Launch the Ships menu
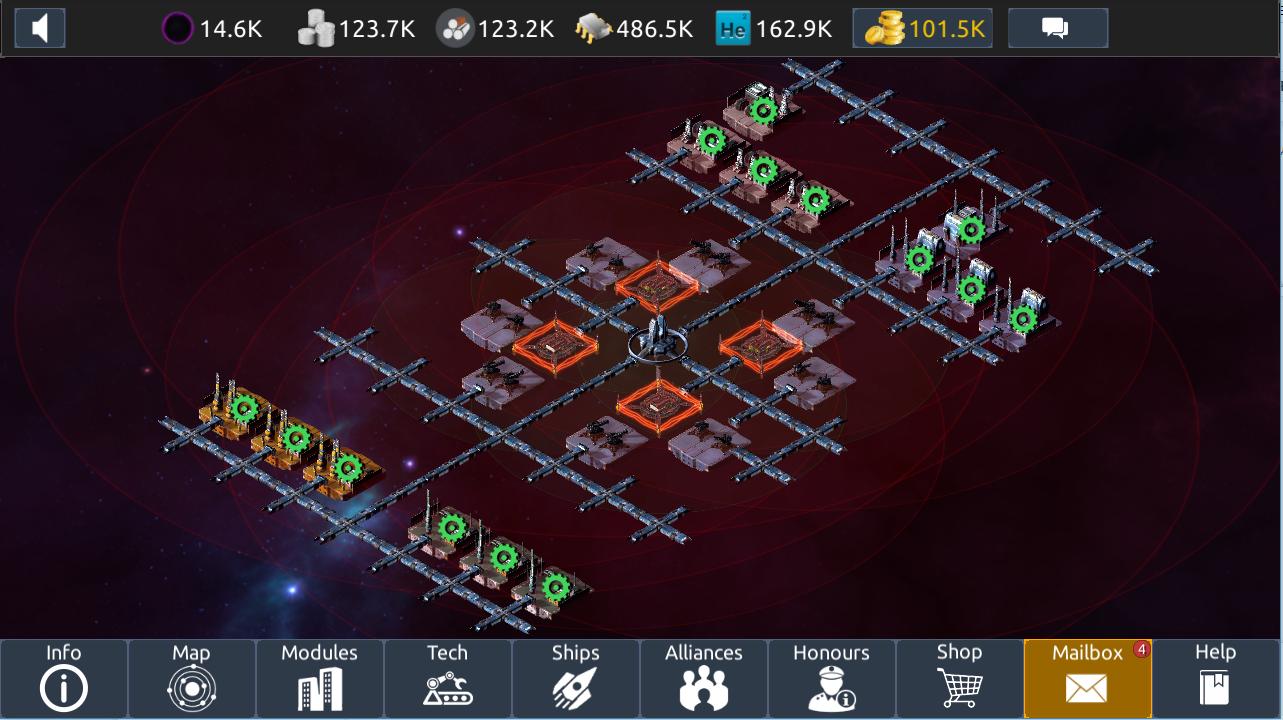This screenshot has width=1283, height=720. click(x=575, y=678)
